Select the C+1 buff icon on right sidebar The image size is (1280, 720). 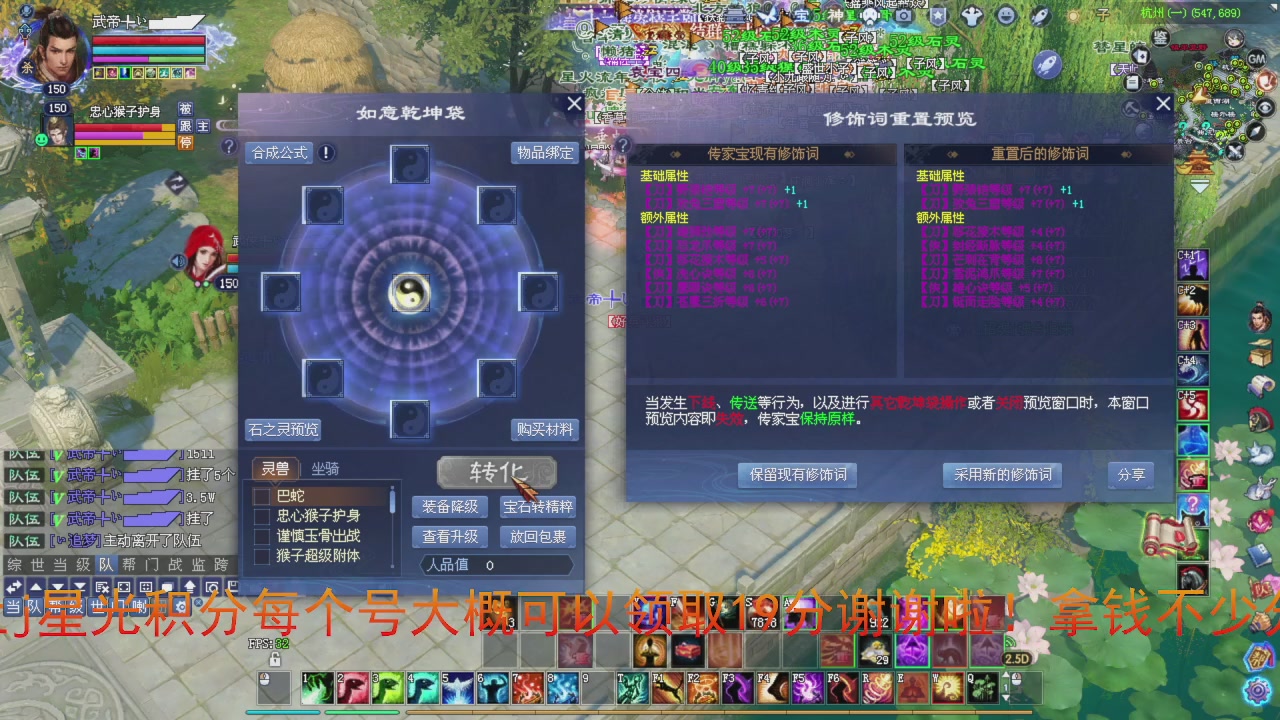pos(1192,264)
